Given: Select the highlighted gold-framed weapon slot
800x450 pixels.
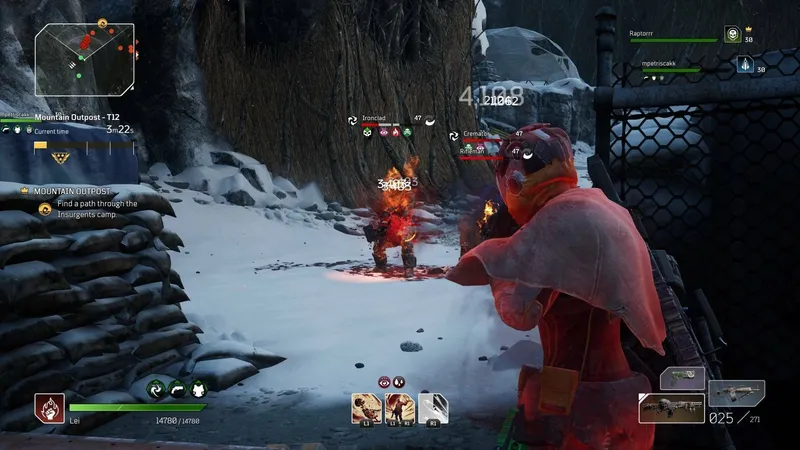Looking at the screenshot, I should click(671, 408).
